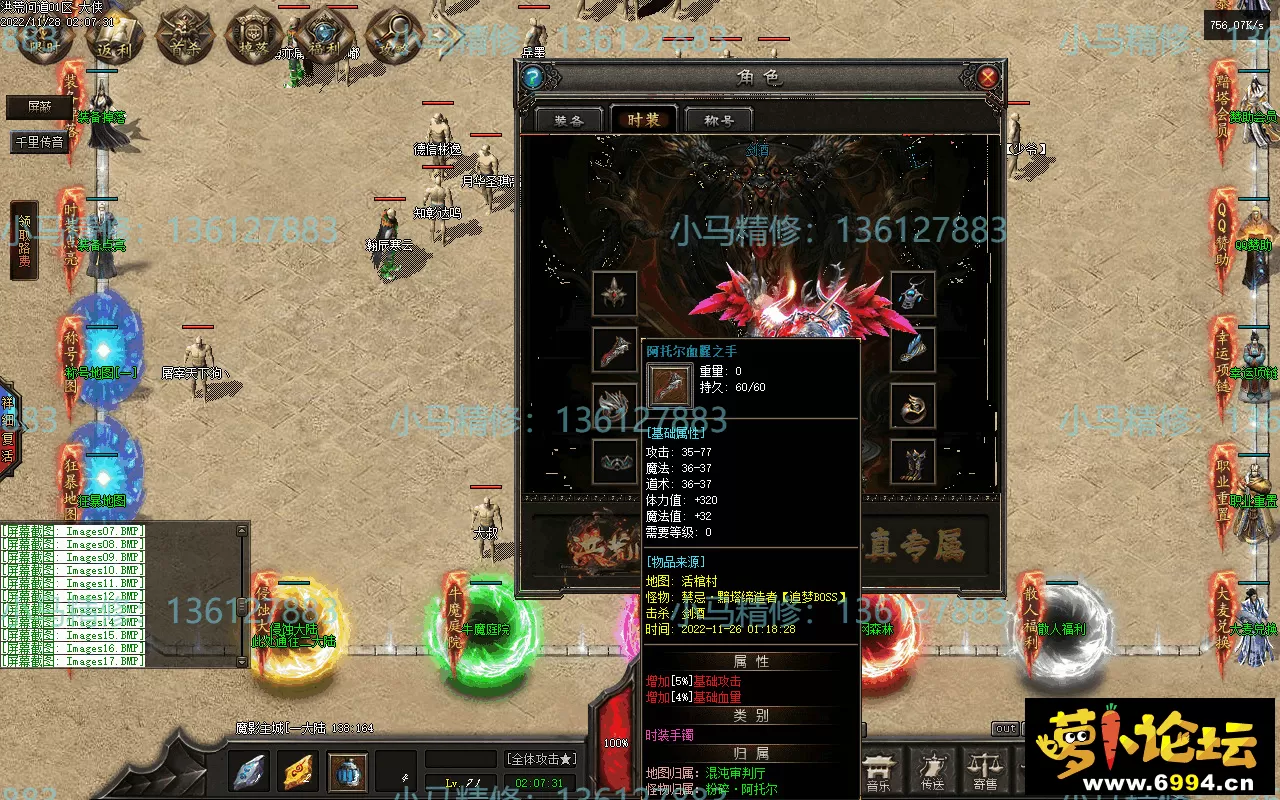Select the ring fashion slot
1280x800 pixels.
click(912, 405)
